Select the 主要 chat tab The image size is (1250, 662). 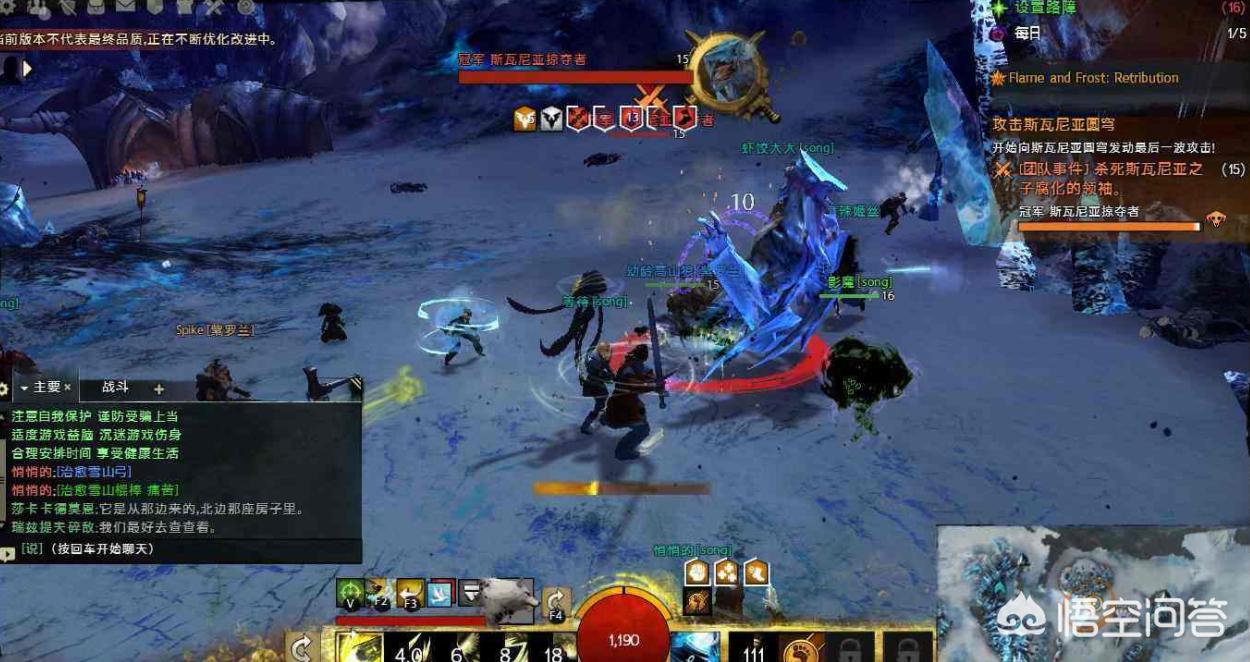click(46, 387)
